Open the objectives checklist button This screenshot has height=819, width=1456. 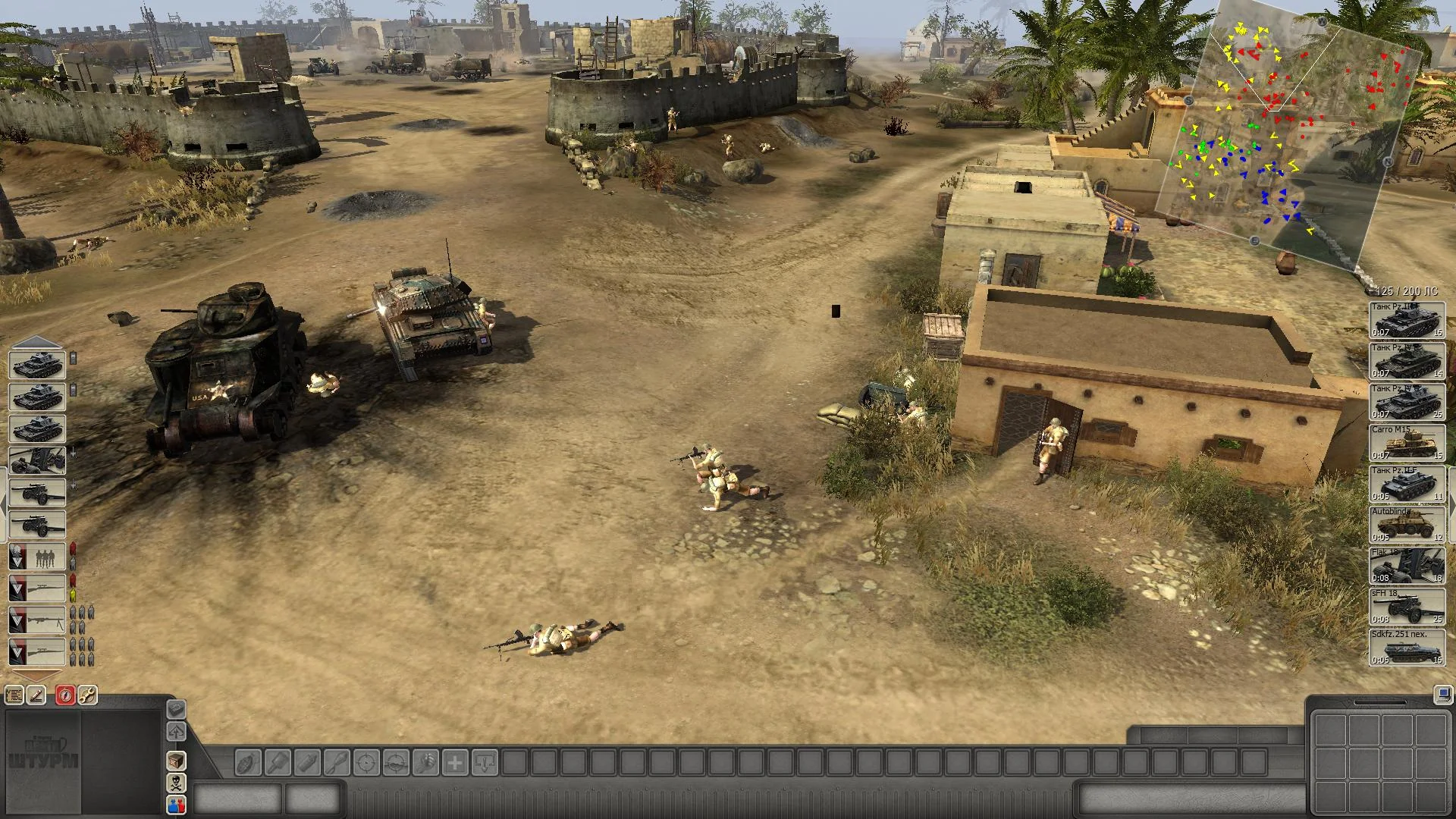[14, 695]
